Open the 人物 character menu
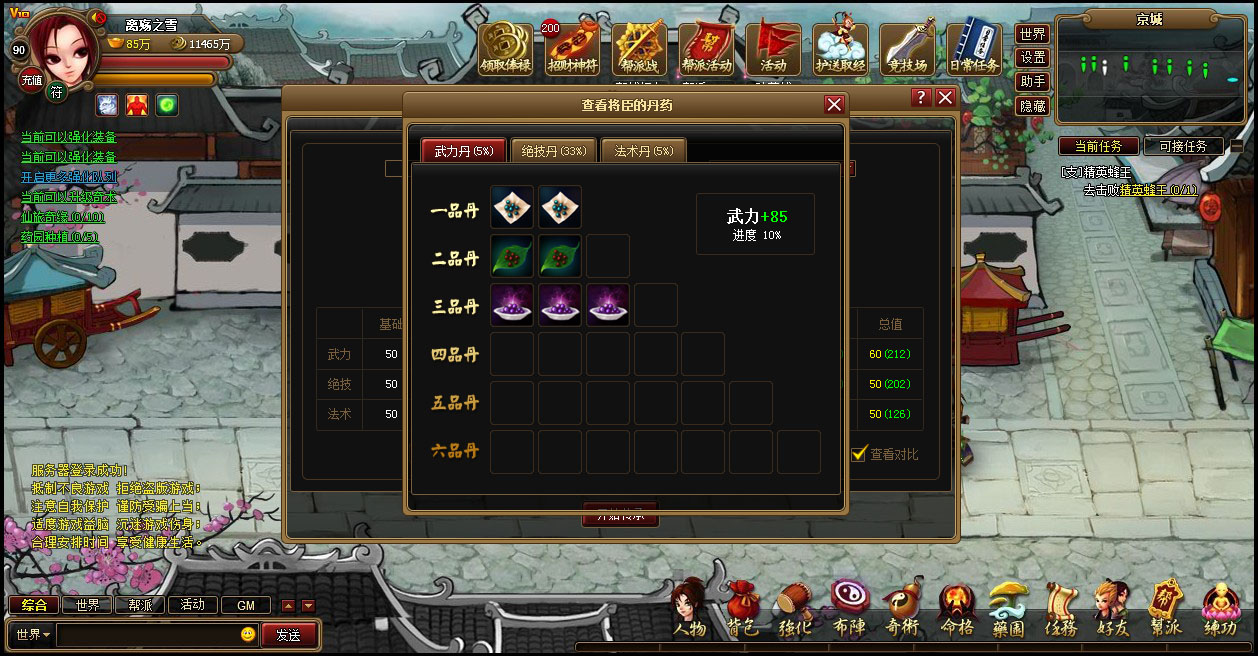The image size is (1258, 656). coord(690,609)
